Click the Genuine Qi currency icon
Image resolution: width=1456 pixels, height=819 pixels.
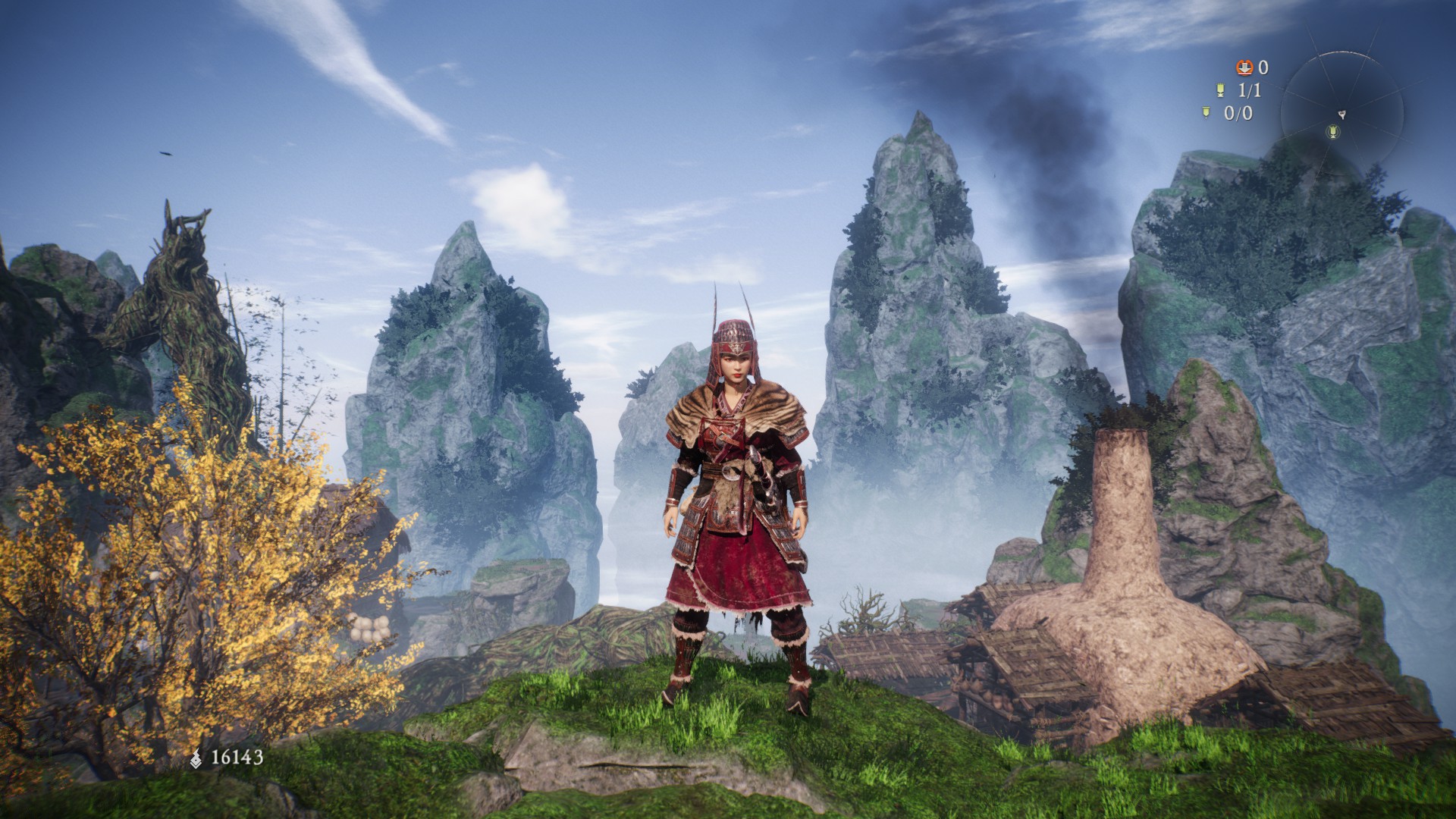[196, 757]
